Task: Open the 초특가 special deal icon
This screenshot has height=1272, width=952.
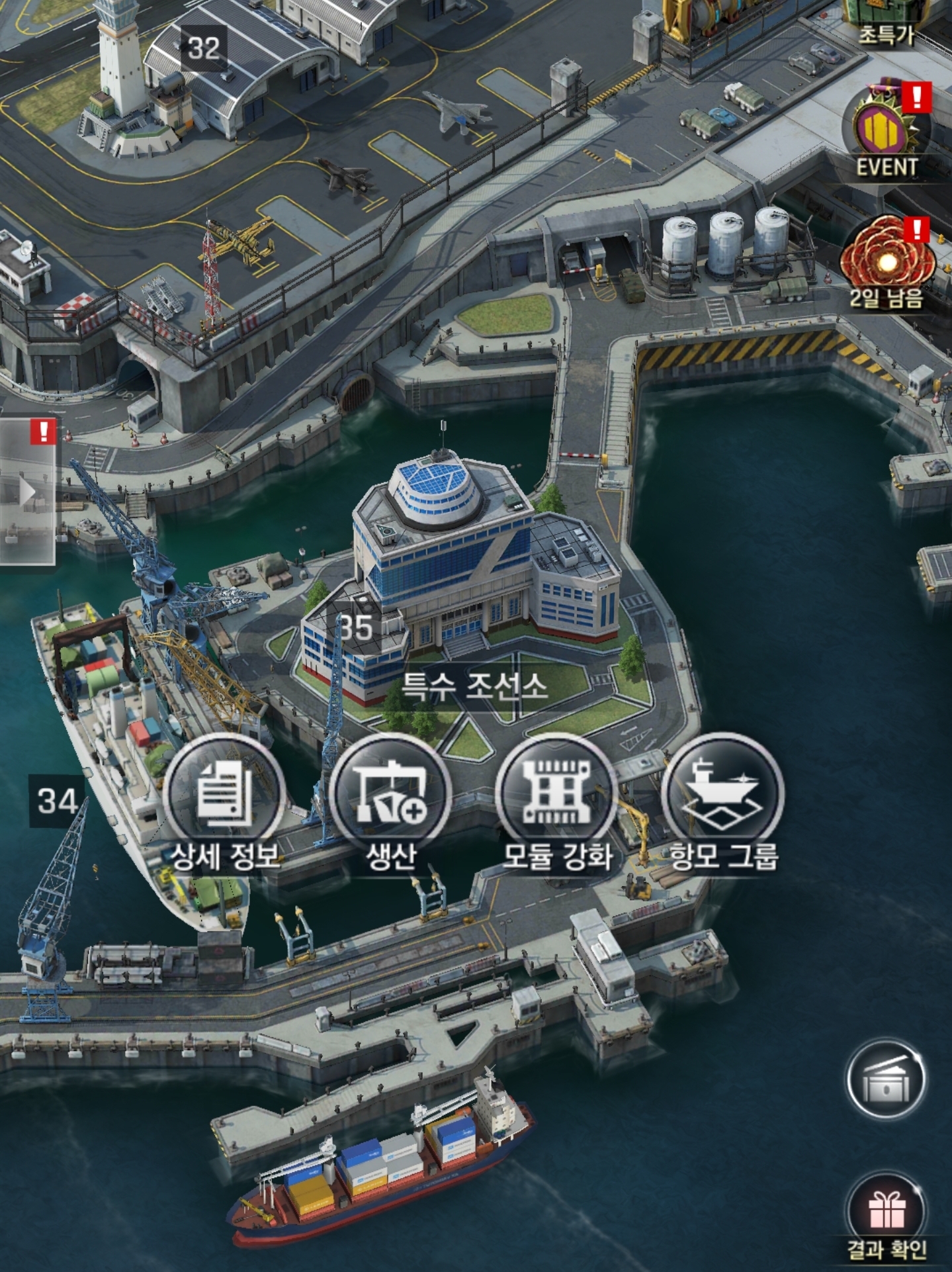Action: click(x=885, y=20)
